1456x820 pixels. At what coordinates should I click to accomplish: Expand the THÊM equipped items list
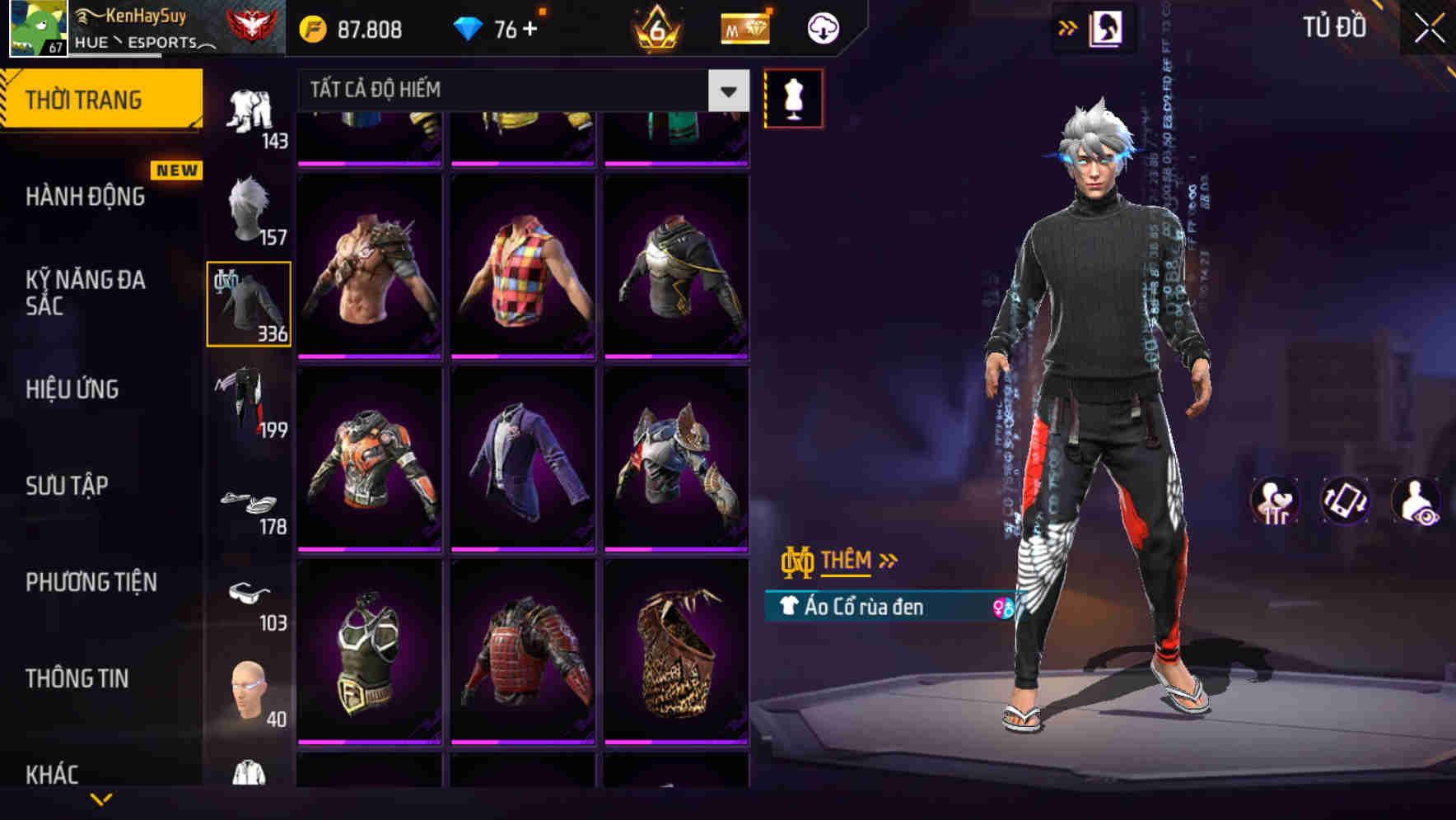click(x=850, y=560)
